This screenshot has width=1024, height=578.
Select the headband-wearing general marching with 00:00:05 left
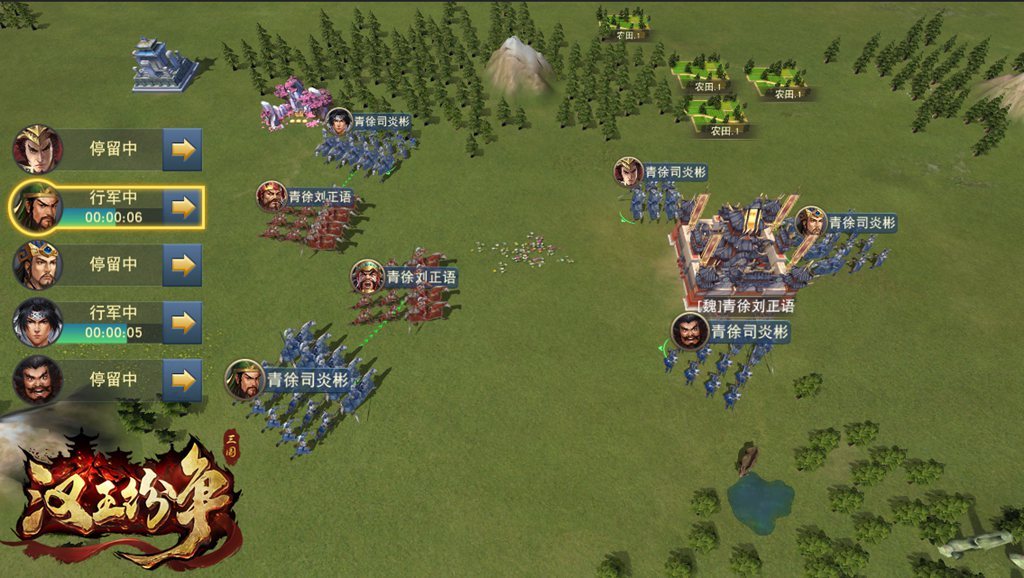point(37,323)
